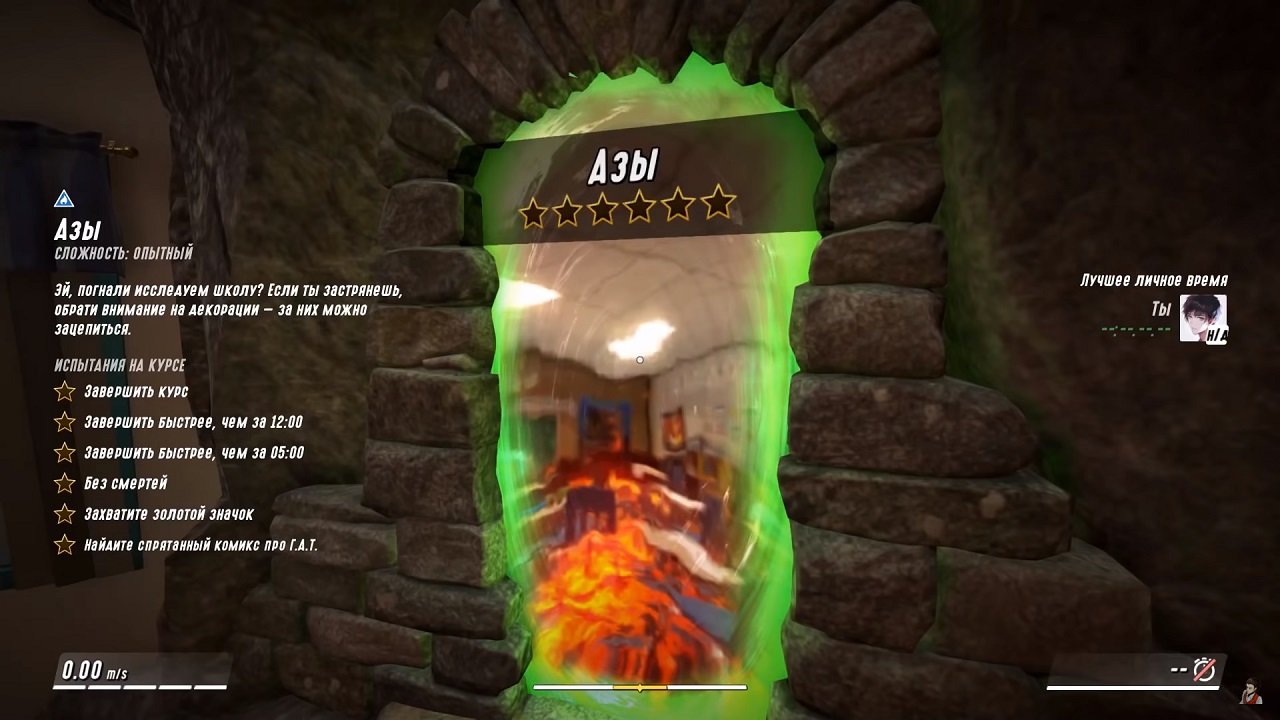Open the player avatar beside 'Ты'
The image size is (1280, 720).
(1203, 318)
